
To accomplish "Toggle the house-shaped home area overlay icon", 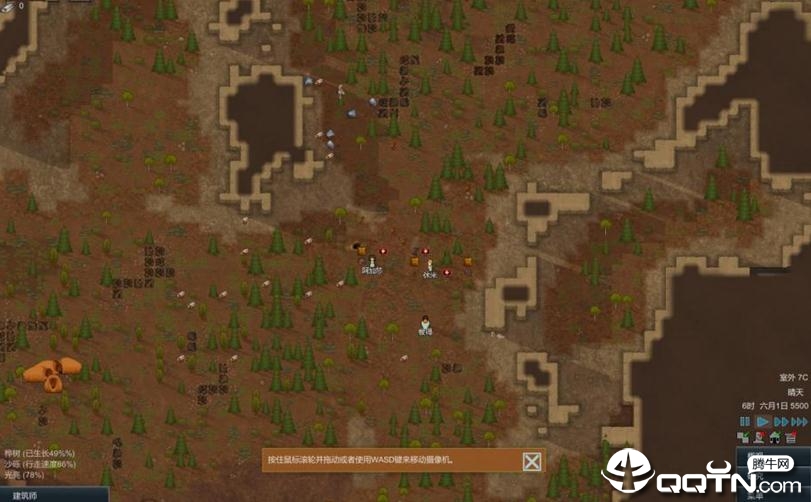I will (x=776, y=438).
